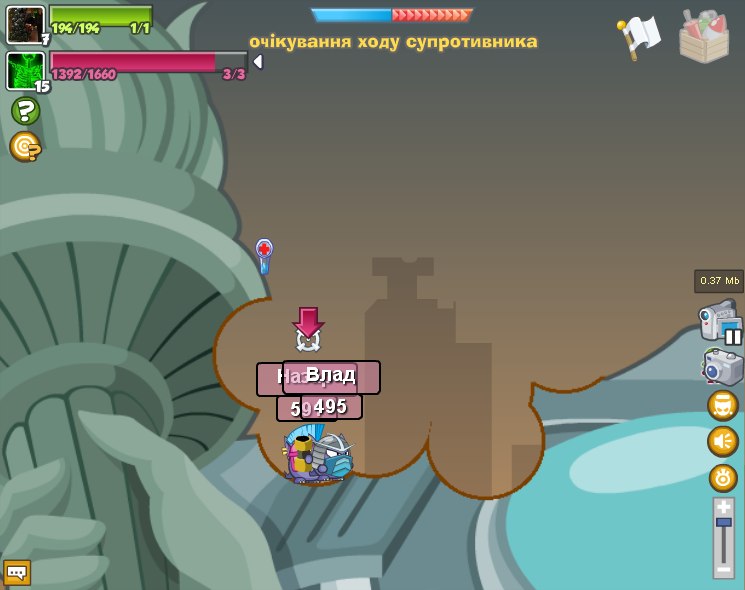
Task: Toggle the sound speaker button
Action: (723, 441)
